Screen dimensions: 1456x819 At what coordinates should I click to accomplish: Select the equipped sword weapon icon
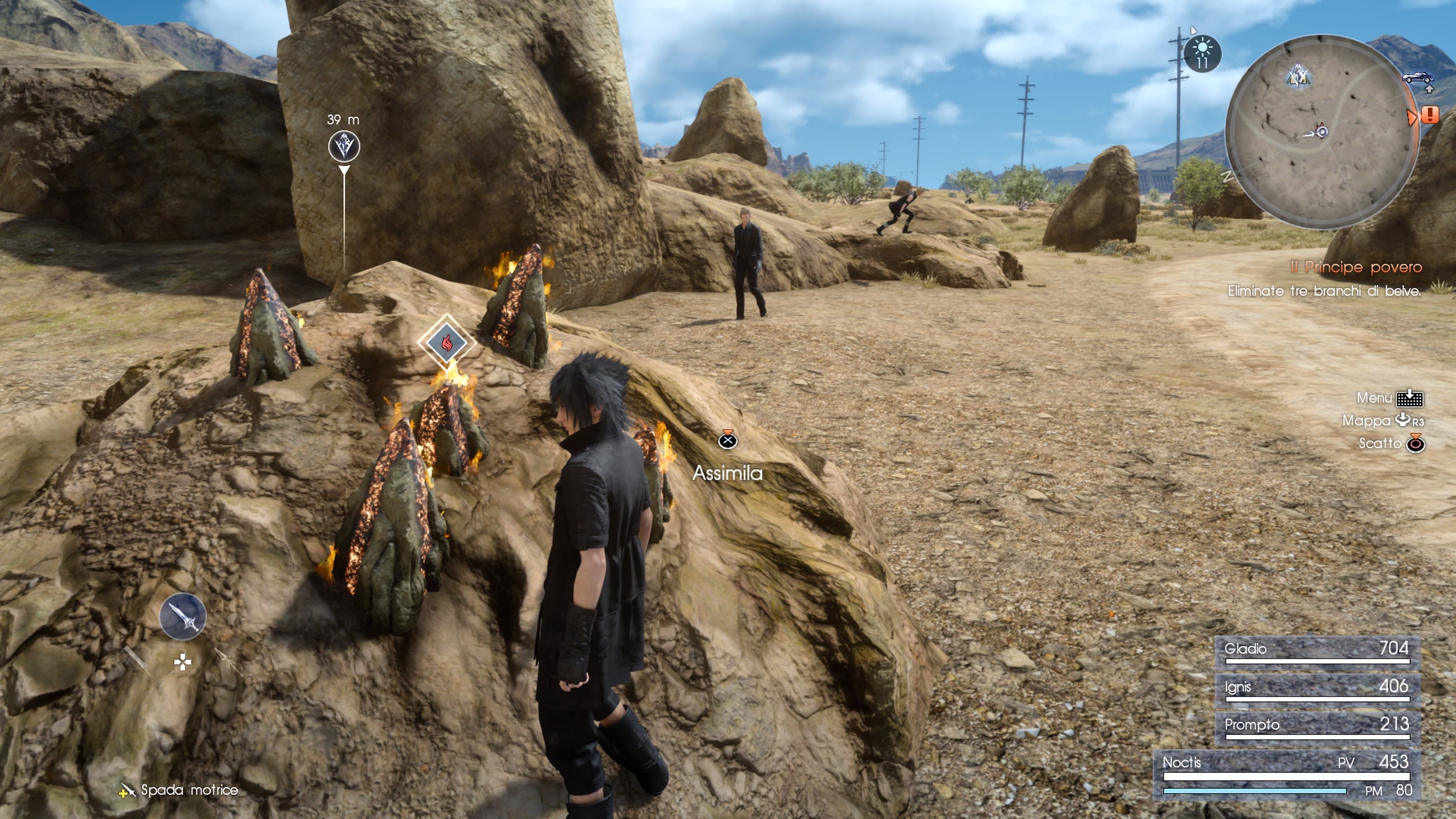pos(182,616)
